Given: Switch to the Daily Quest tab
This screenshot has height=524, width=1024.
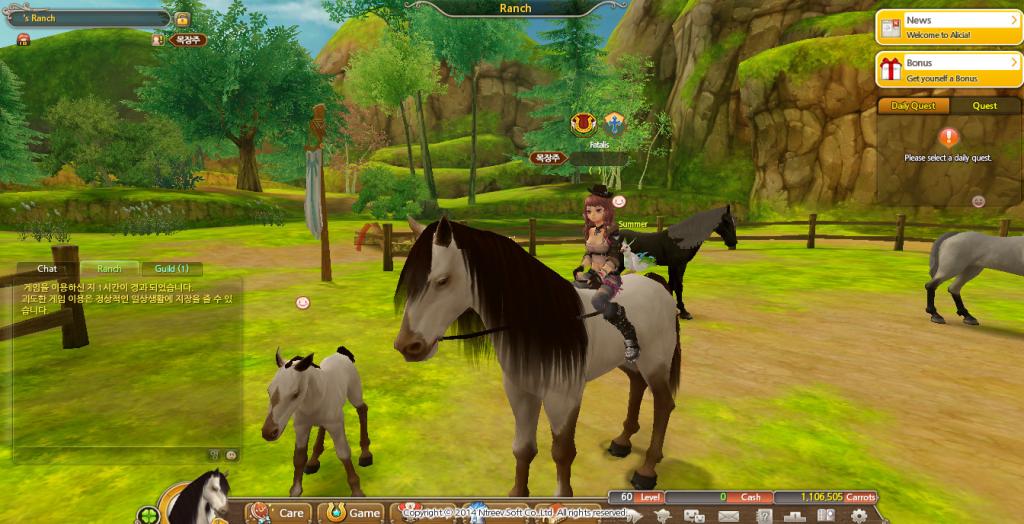Looking at the screenshot, I should tap(913, 106).
